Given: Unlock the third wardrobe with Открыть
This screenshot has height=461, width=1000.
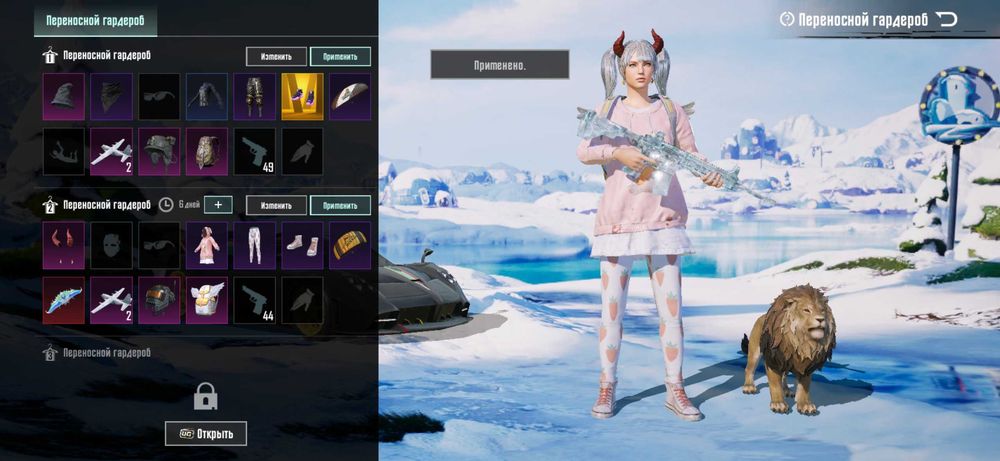Looking at the screenshot, I should 206,434.
